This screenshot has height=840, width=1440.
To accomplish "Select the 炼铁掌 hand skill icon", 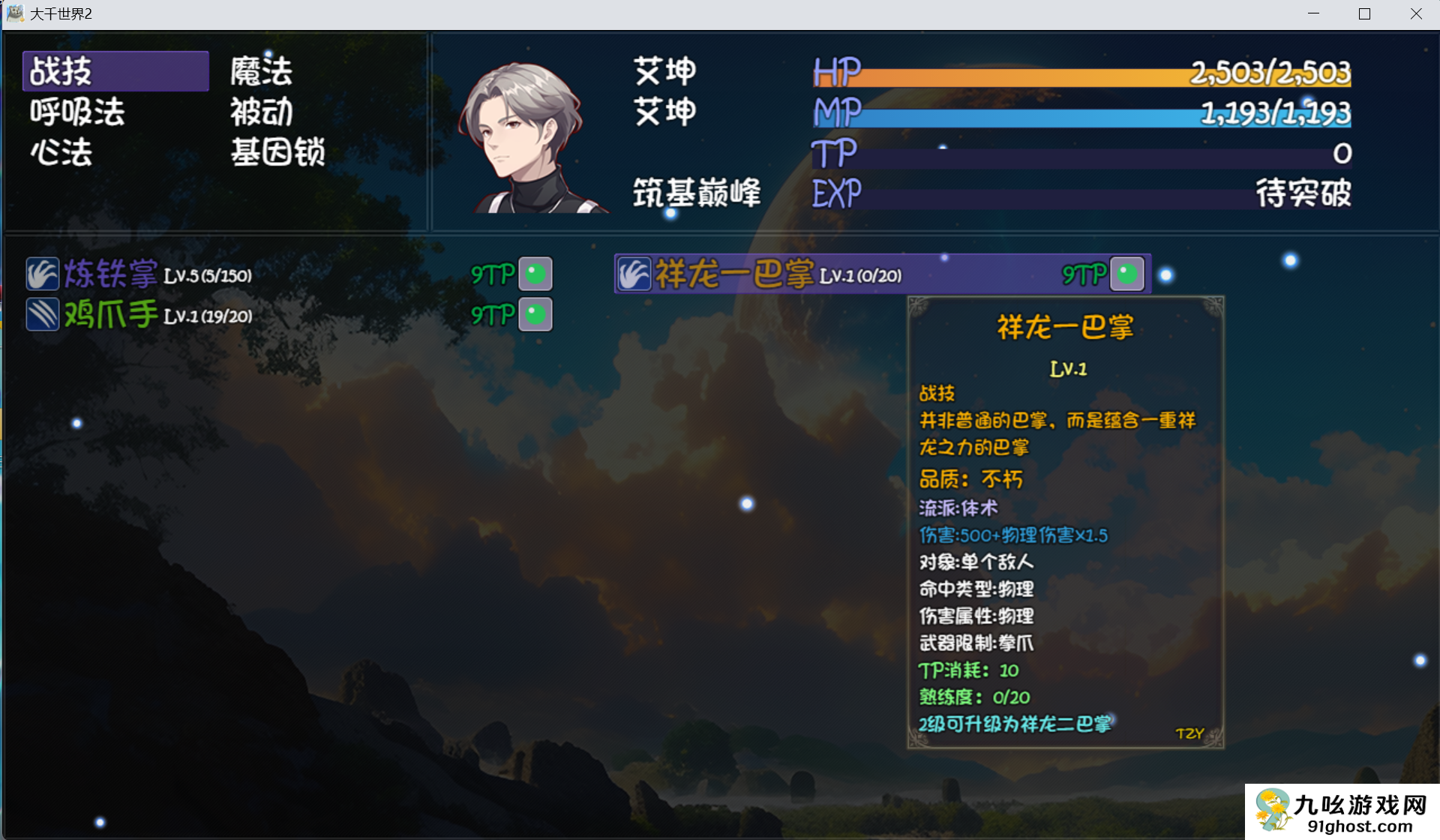I will point(43,274).
